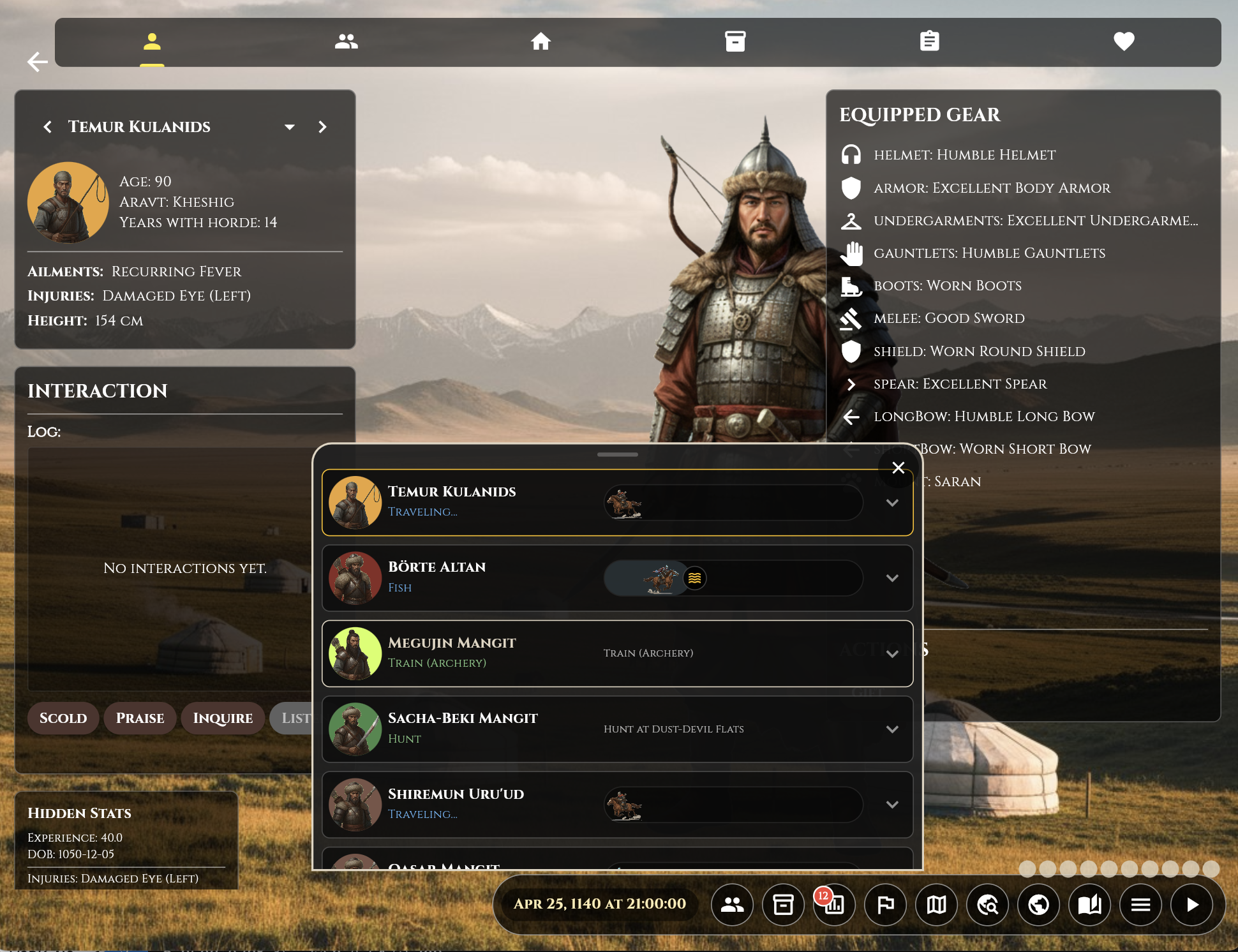Screen dimensions: 1238x952
Task: Go back with the top-left arrow
Action: coord(38,62)
